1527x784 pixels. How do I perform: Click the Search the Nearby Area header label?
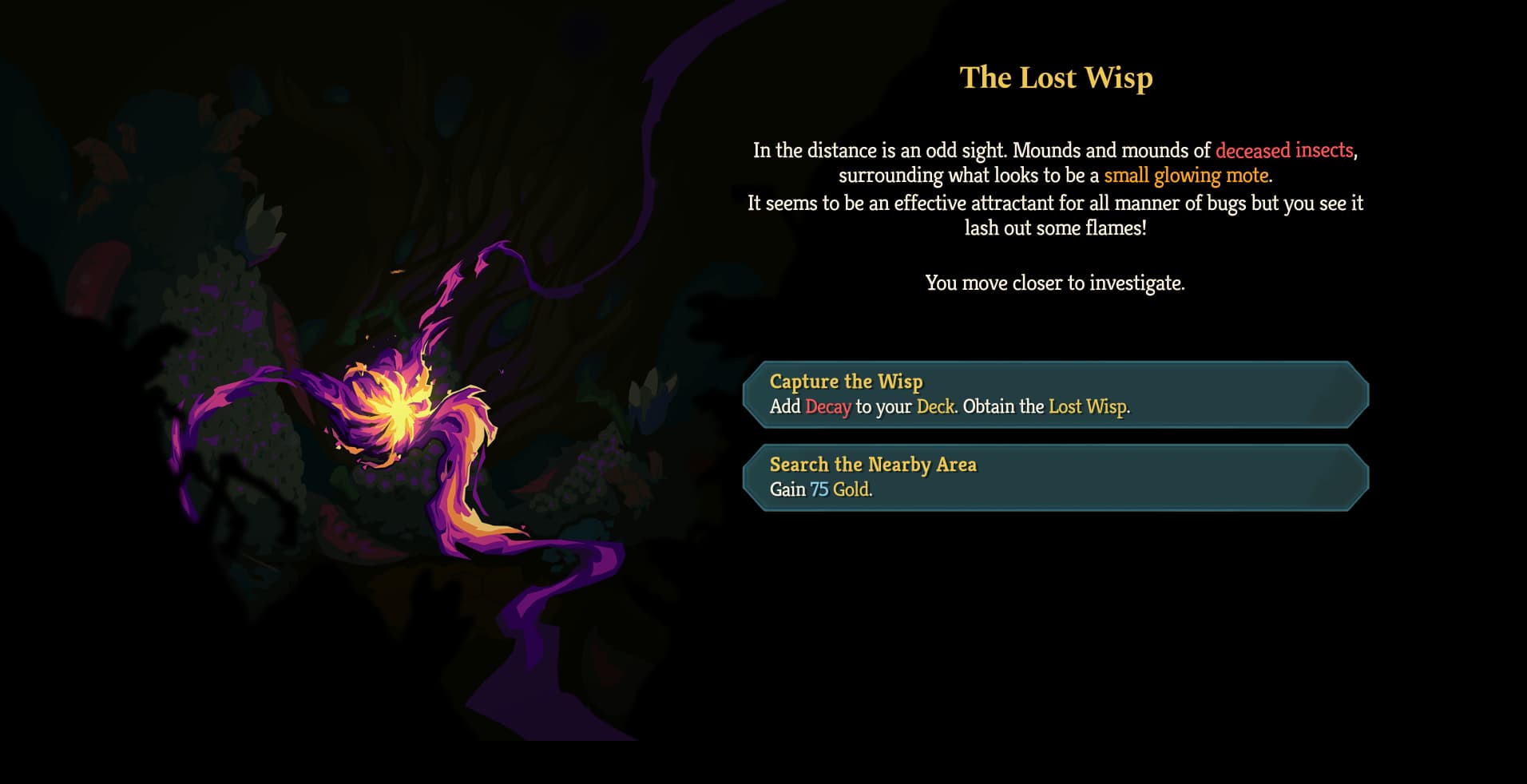point(872,465)
